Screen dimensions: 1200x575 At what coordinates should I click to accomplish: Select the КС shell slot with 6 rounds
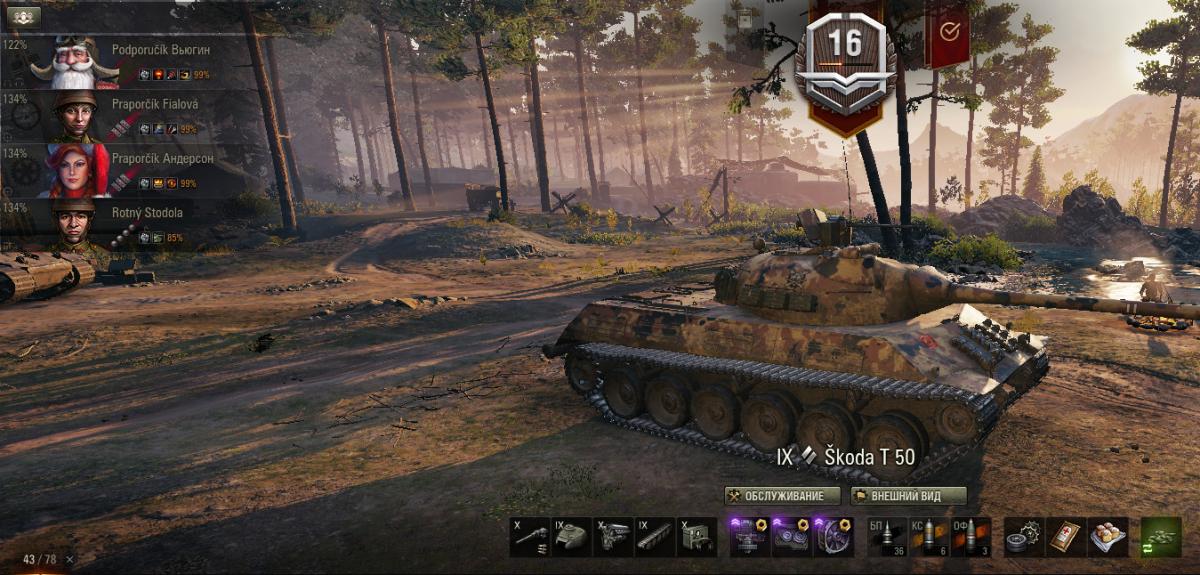point(929,536)
